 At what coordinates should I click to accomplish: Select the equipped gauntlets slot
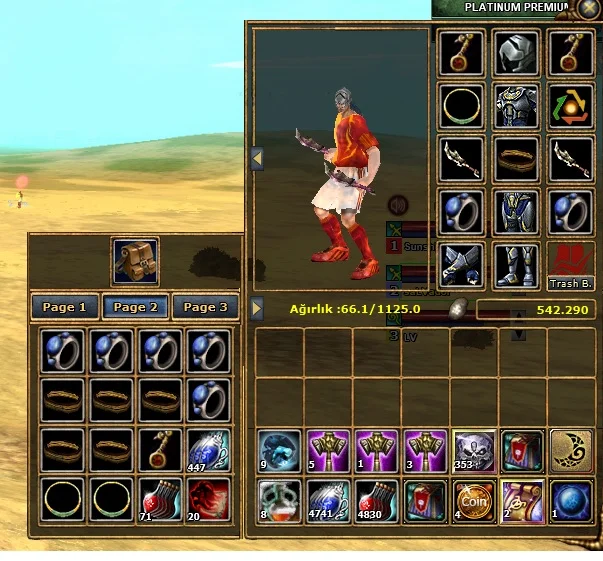(462, 266)
